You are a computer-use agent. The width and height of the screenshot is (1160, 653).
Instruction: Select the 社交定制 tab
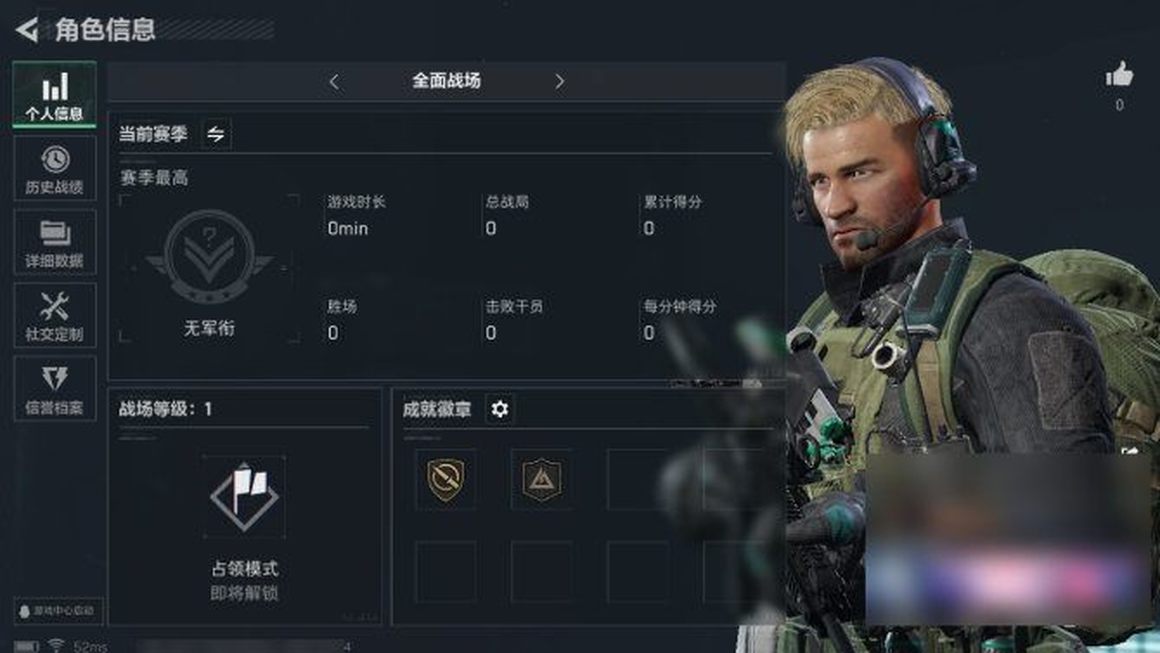pos(55,317)
